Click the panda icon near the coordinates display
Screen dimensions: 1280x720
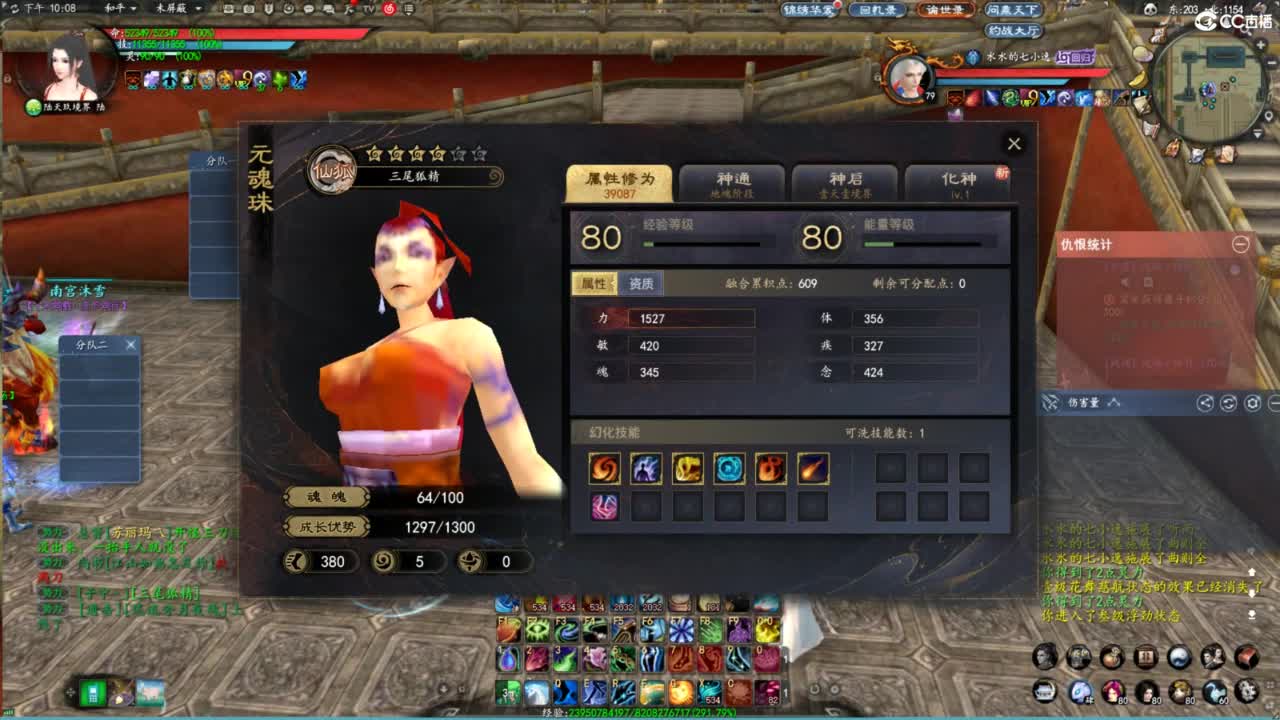[1151, 9]
